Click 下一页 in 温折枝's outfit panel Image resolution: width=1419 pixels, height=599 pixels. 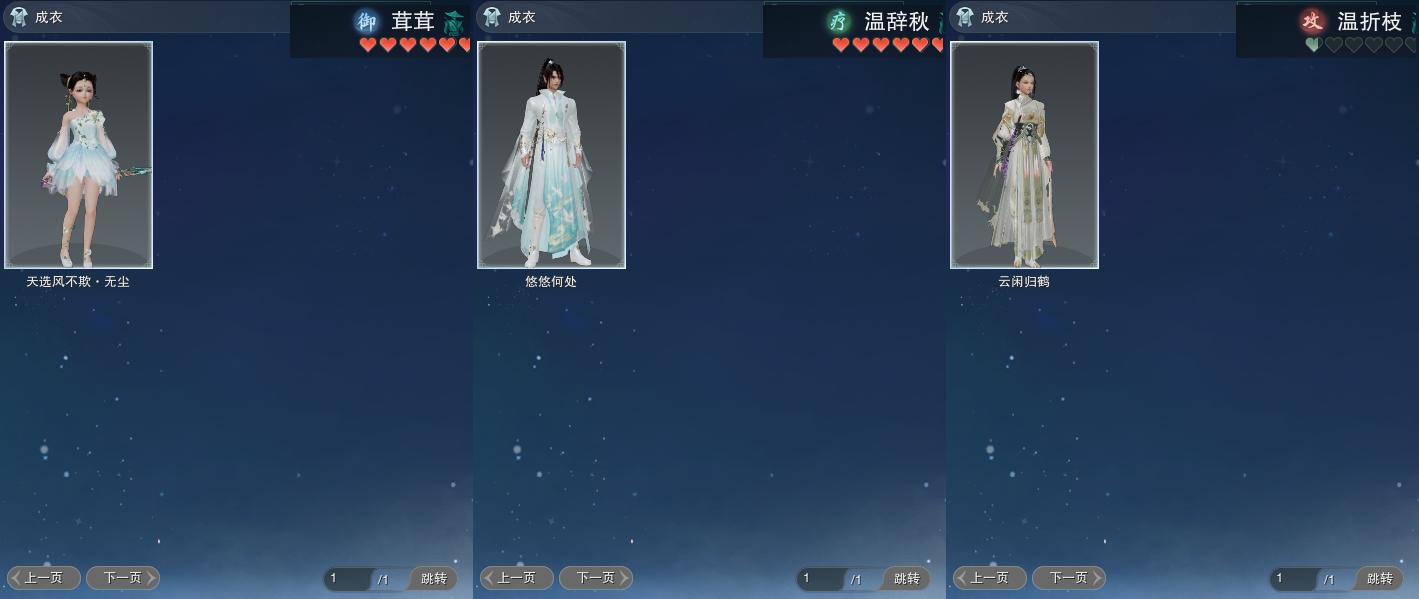click(x=1069, y=578)
